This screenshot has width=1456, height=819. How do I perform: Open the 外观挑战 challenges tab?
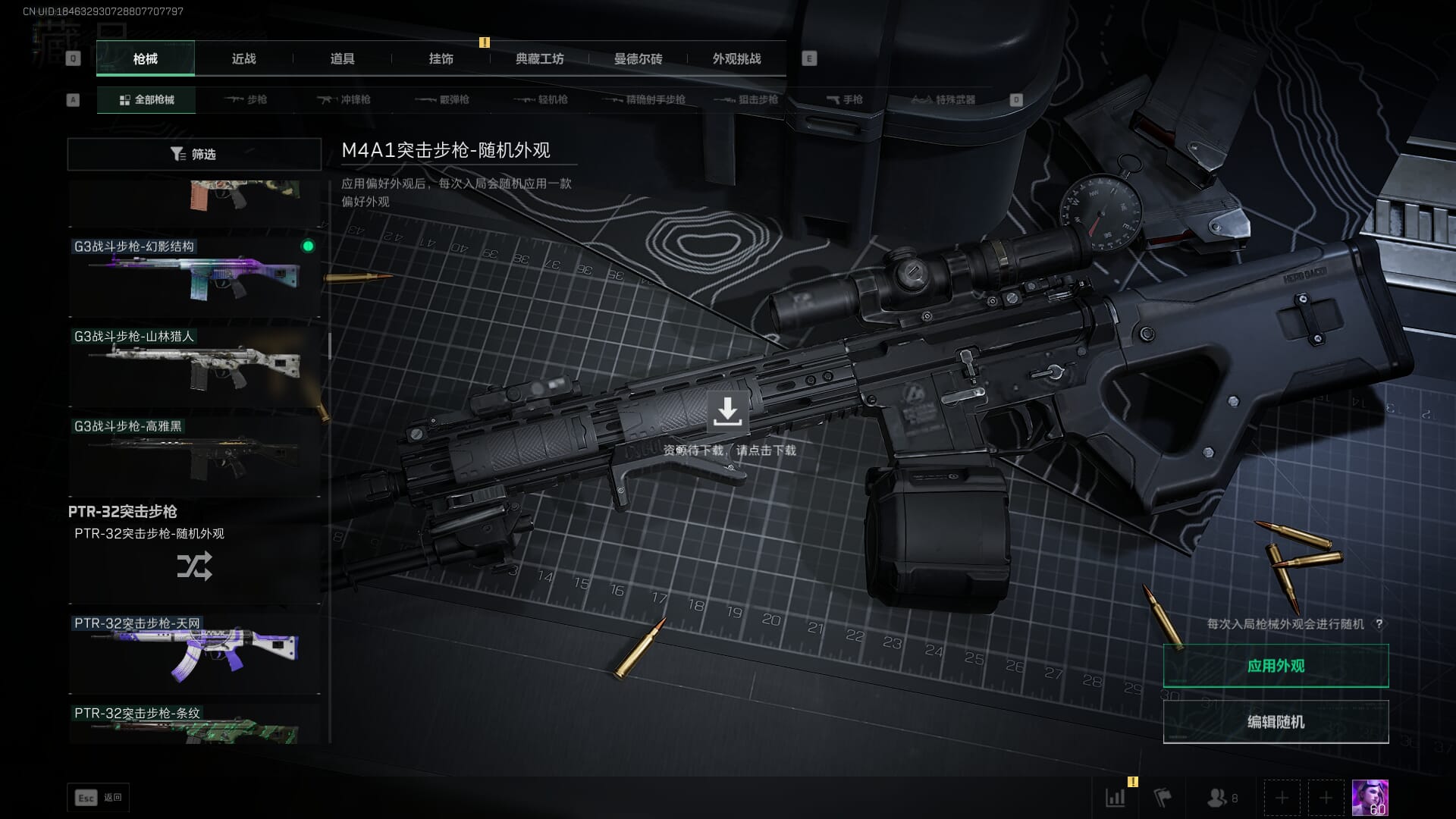[736, 58]
